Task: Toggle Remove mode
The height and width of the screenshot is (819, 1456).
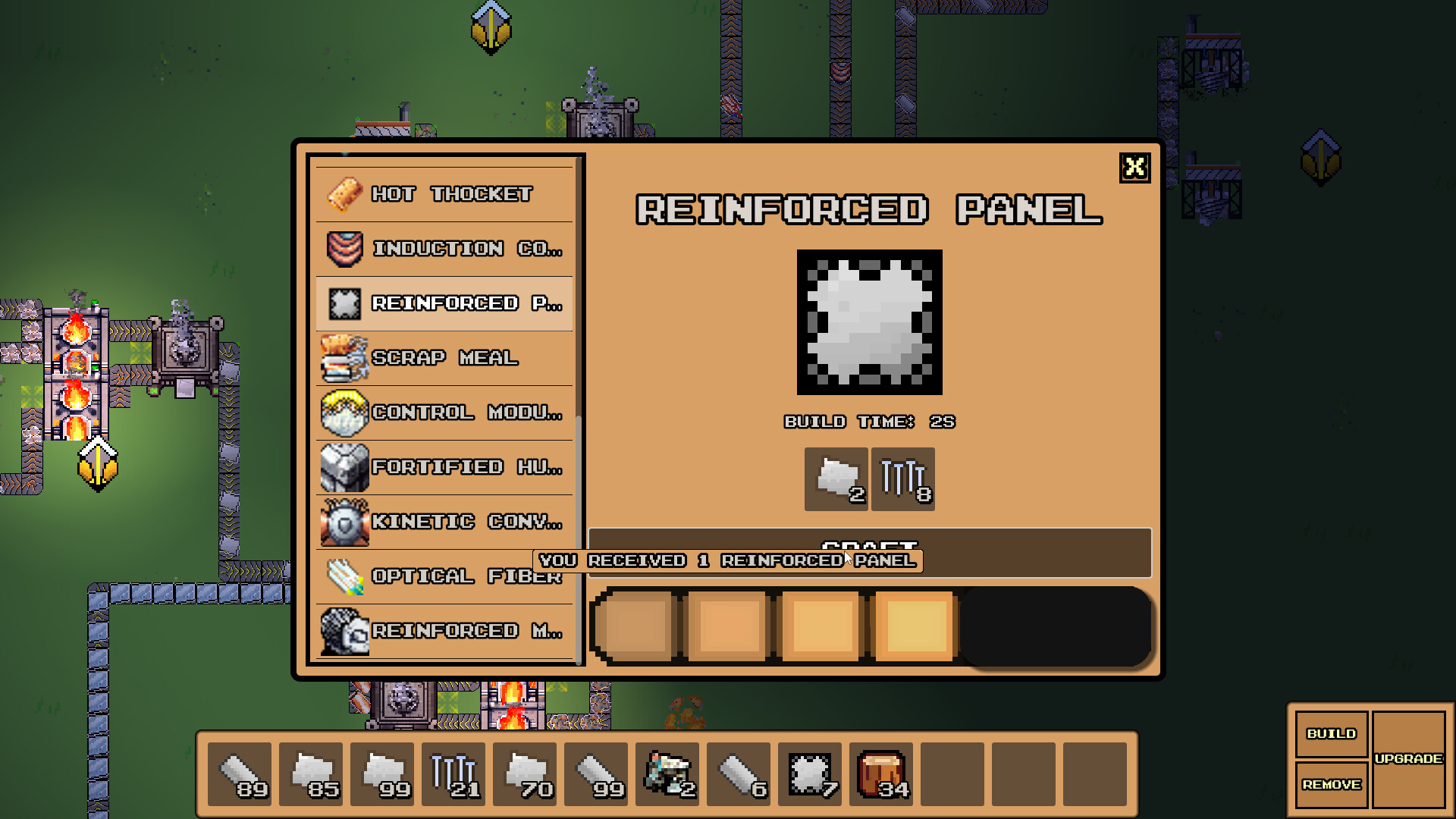Action: click(x=1331, y=785)
